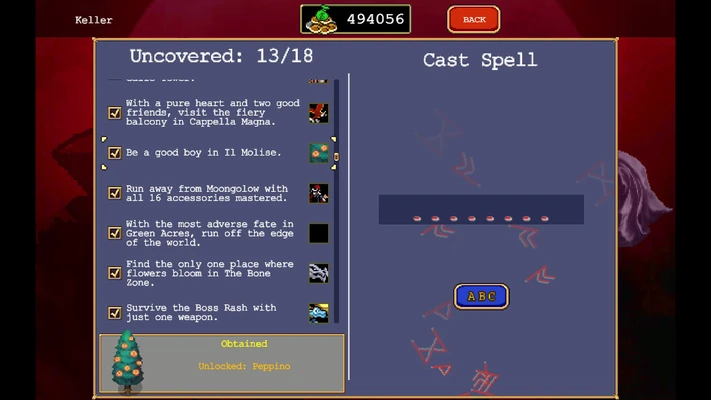This screenshot has height=400, width=711.
Task: Open the ABC keyboard button
Action: click(x=481, y=296)
